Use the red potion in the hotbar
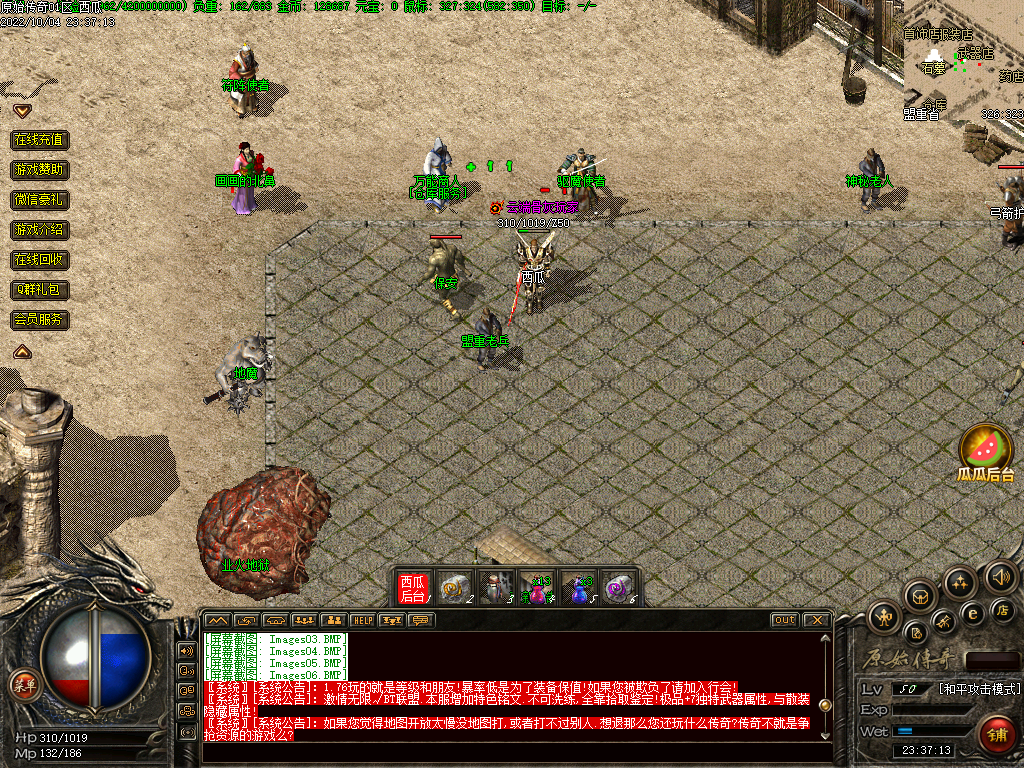The width and height of the screenshot is (1024, 768). (x=538, y=588)
